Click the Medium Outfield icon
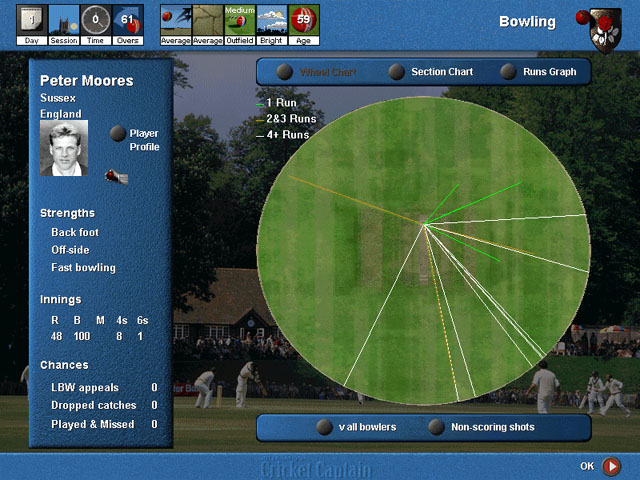640x480 pixels. pyautogui.click(x=239, y=22)
